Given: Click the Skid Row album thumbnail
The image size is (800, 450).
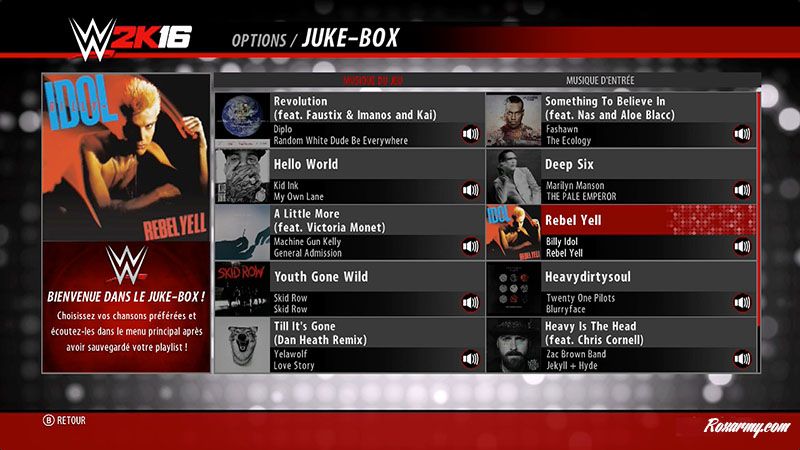Looking at the screenshot, I should point(242,289).
